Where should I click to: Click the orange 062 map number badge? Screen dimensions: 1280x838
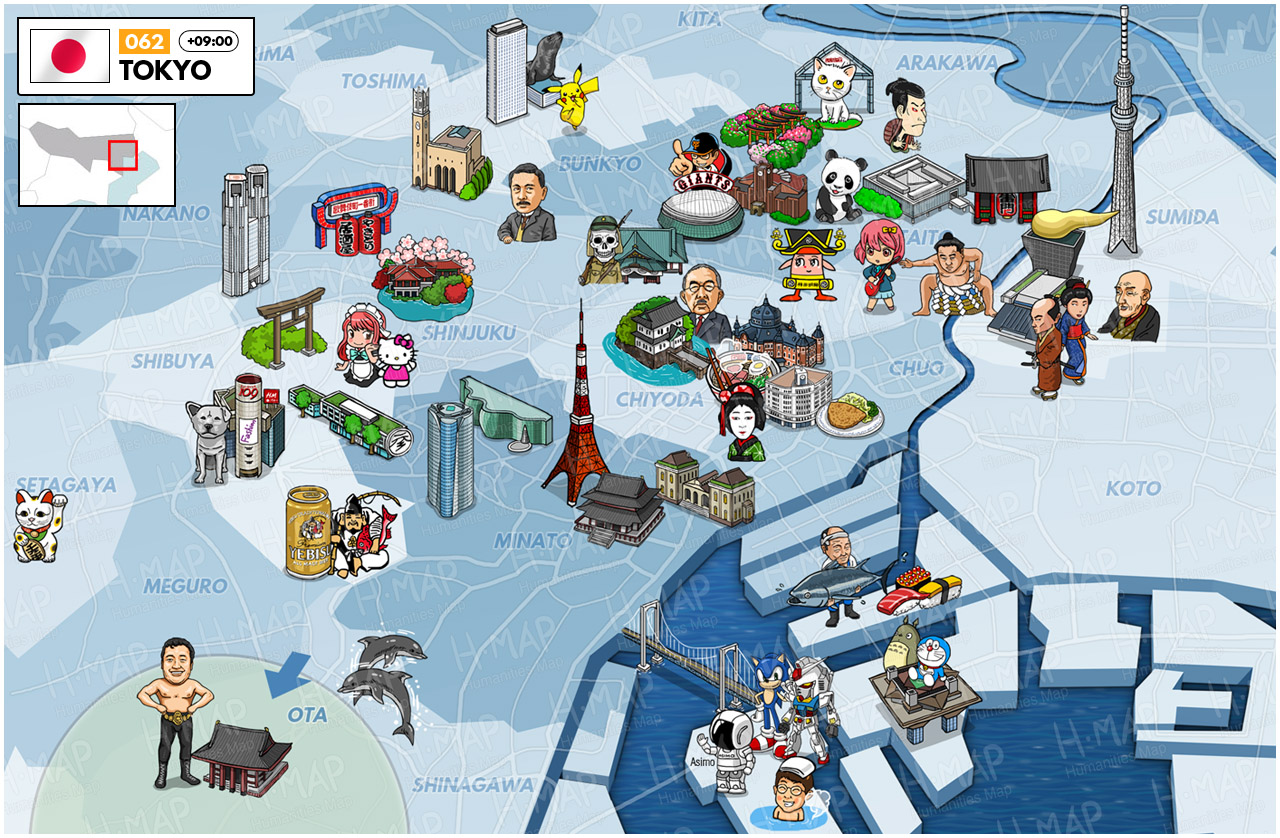pyautogui.click(x=144, y=42)
